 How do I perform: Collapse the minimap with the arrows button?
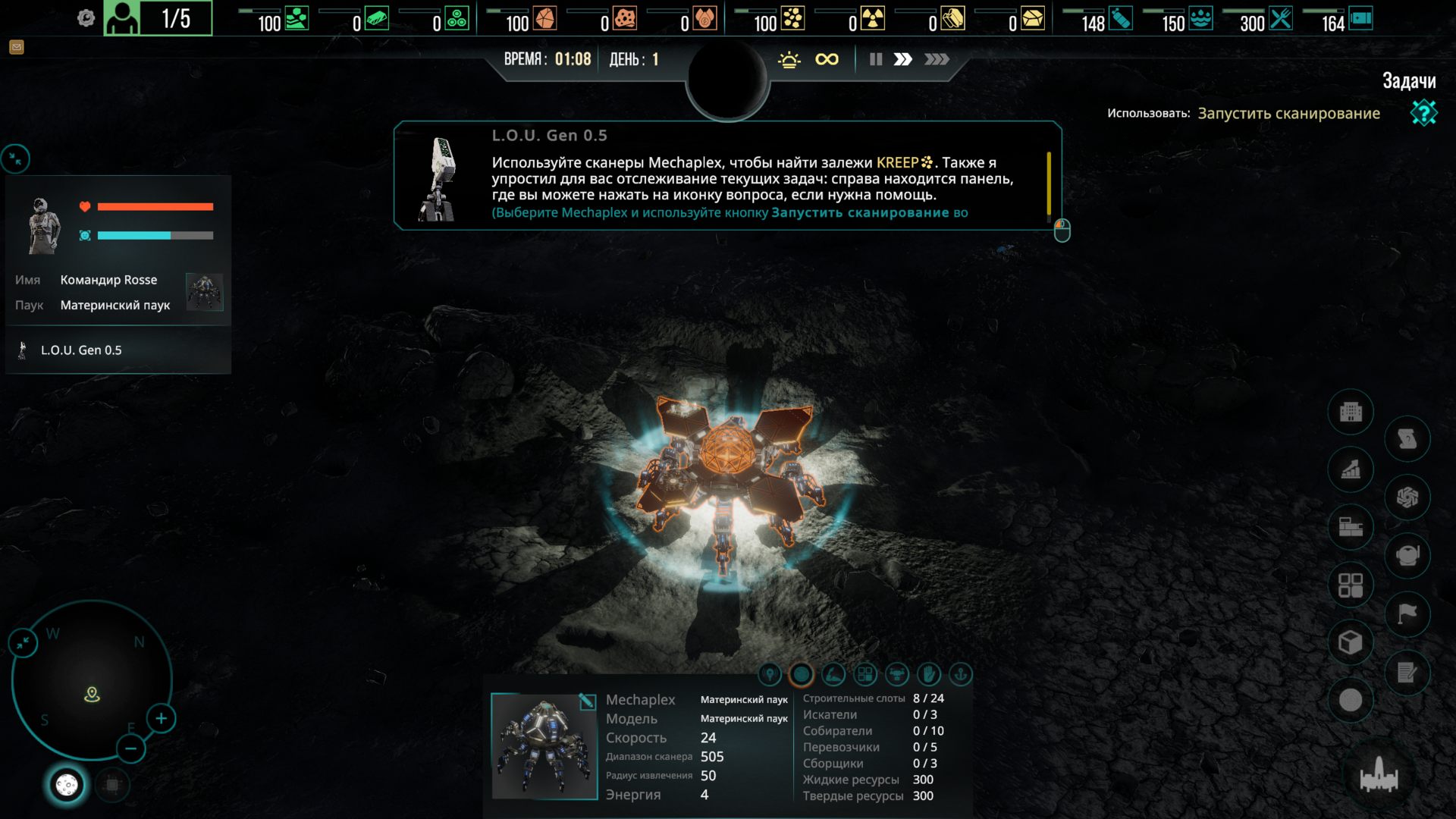click(x=24, y=643)
